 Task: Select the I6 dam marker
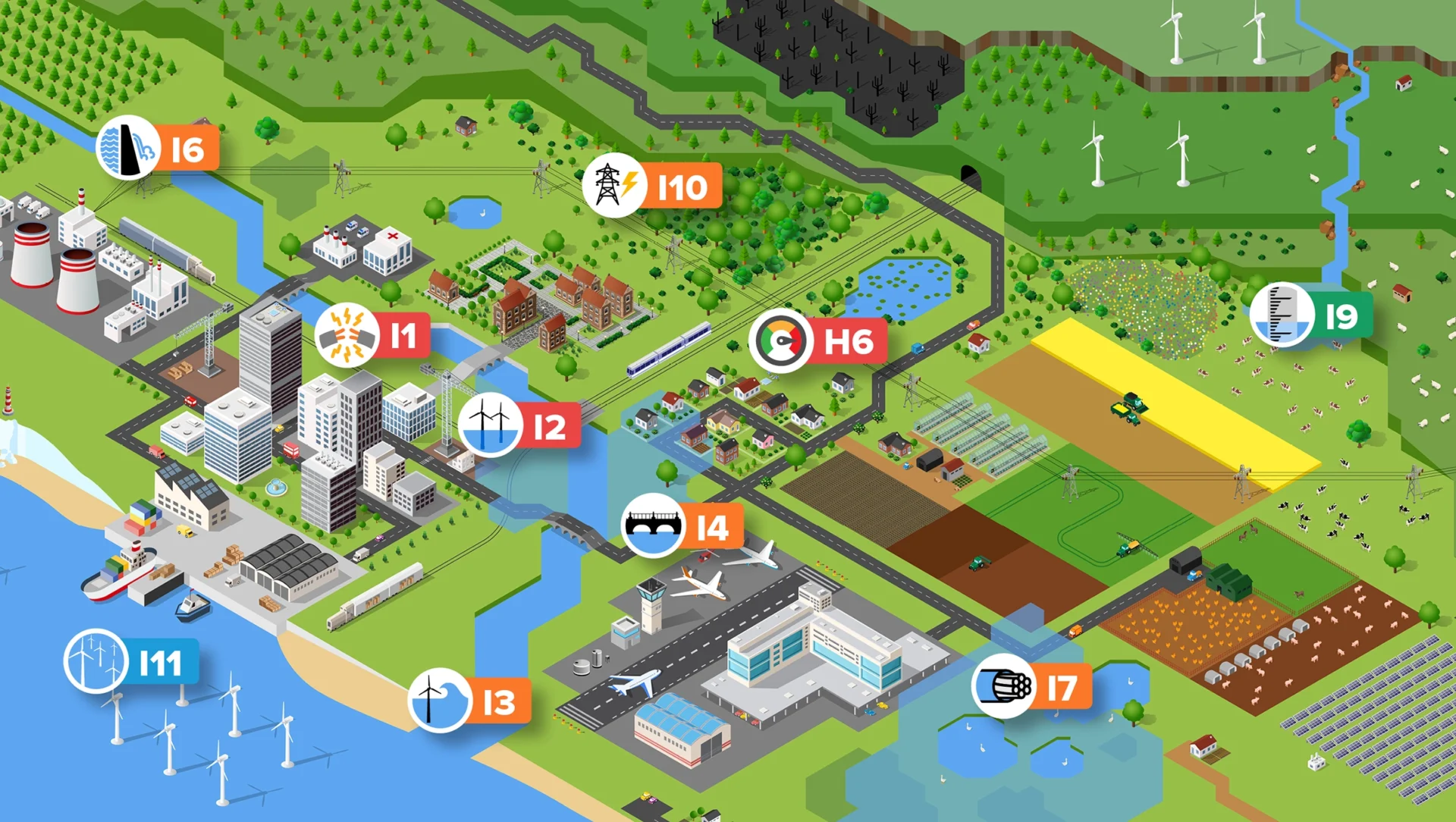(129, 148)
